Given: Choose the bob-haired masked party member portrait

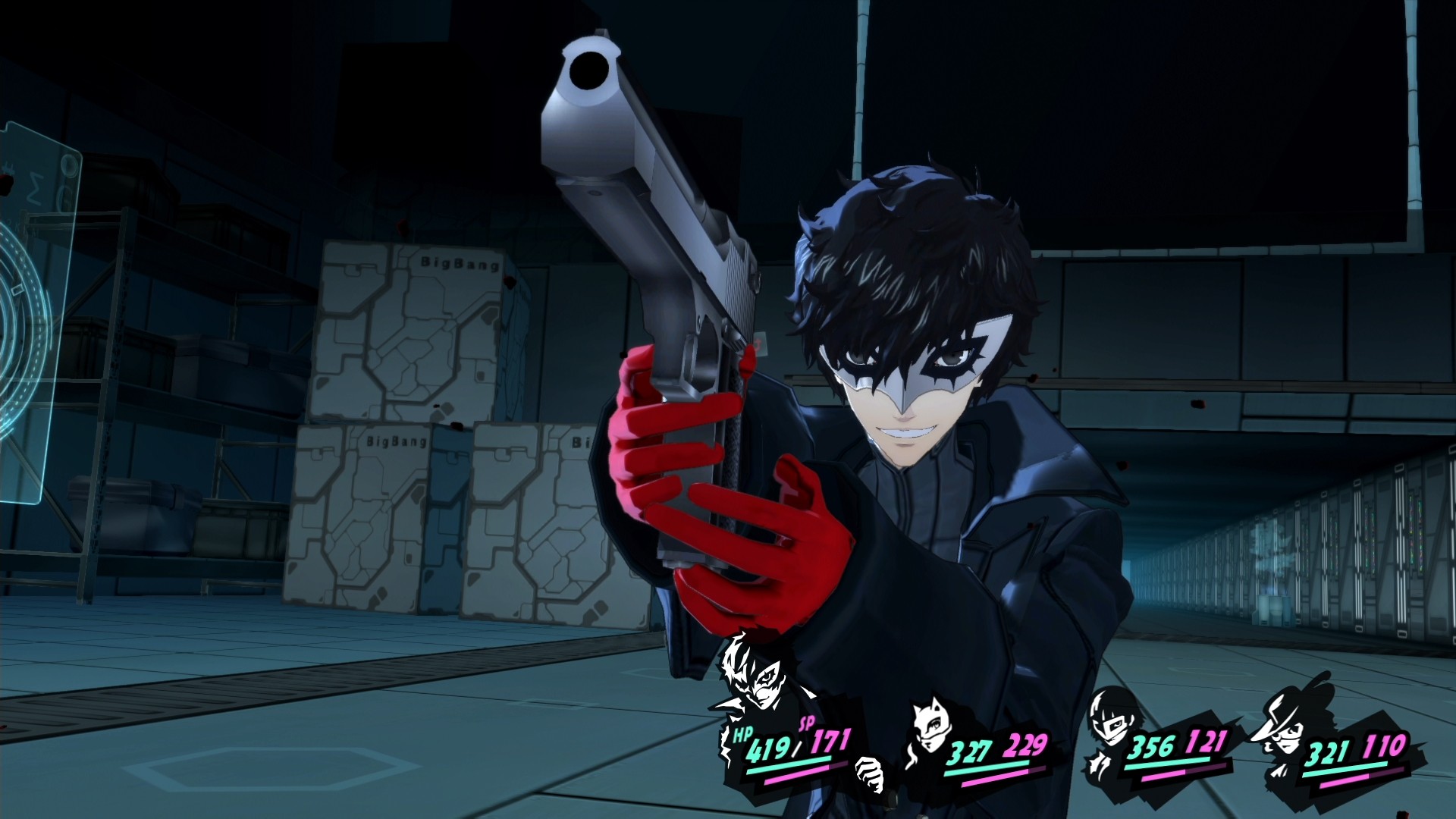Looking at the screenshot, I should 1108,720.
